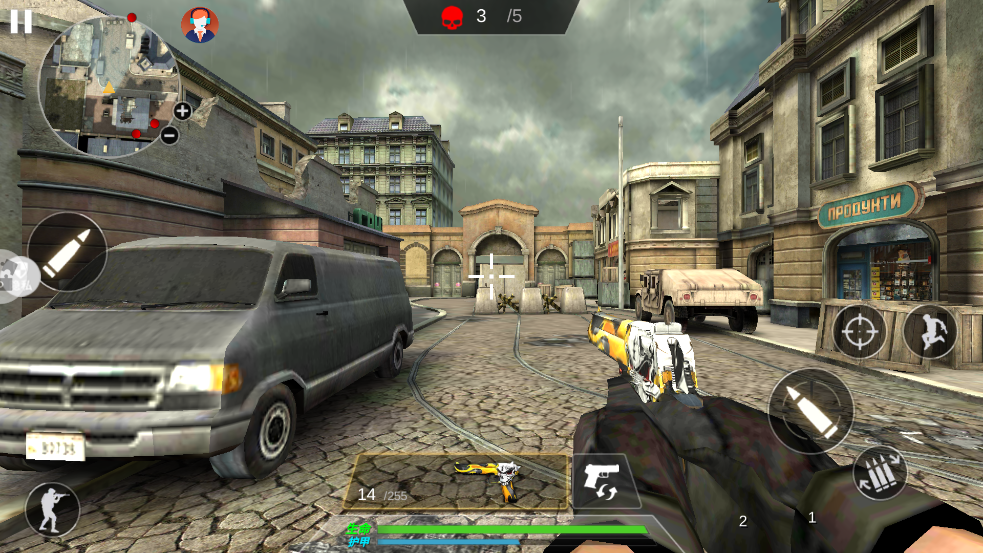Viewport: 983px width, 553px height.
Task: Fire using the left bullet button
Action: tap(67, 252)
